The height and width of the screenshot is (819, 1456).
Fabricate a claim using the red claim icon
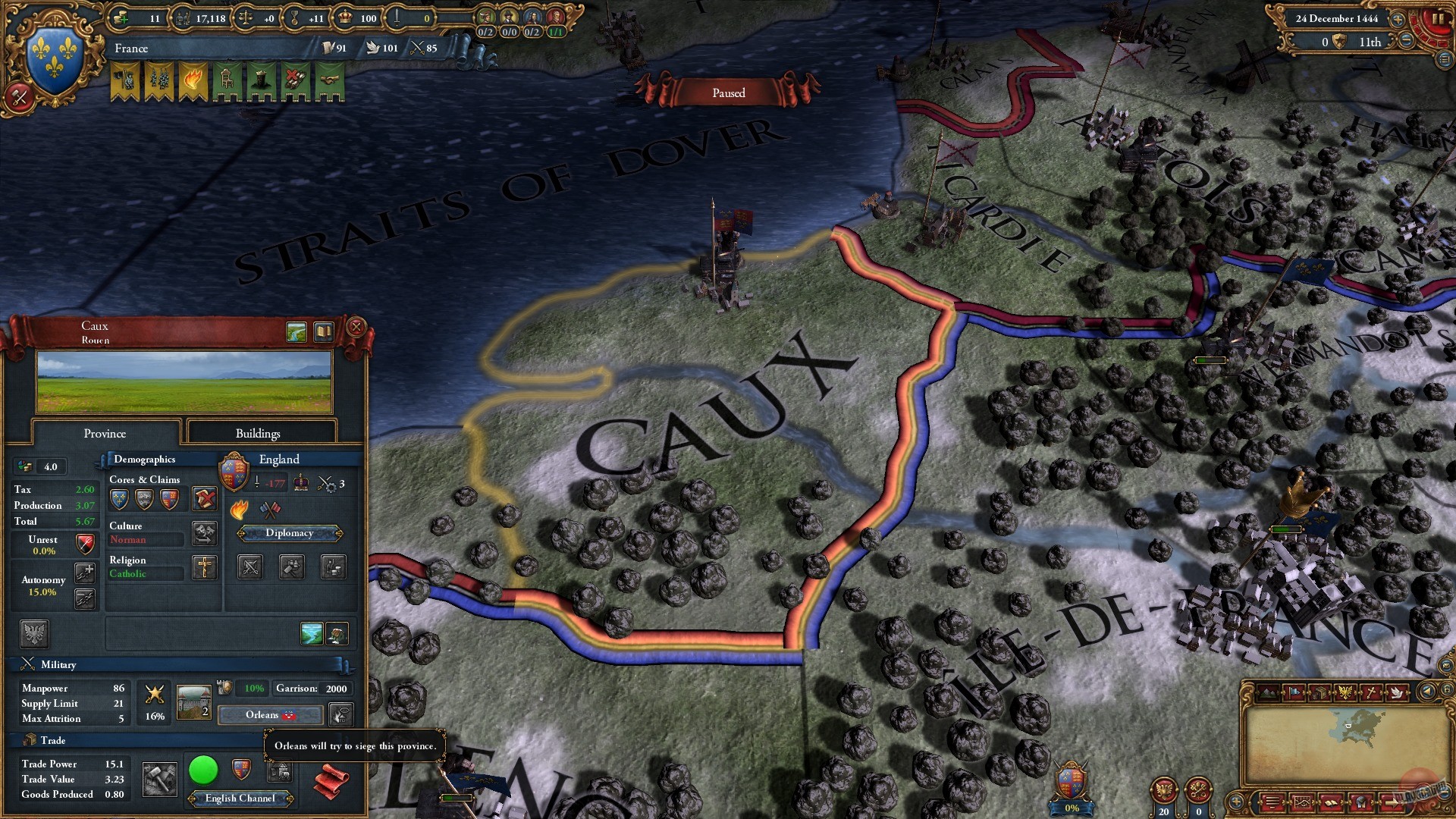(205, 497)
